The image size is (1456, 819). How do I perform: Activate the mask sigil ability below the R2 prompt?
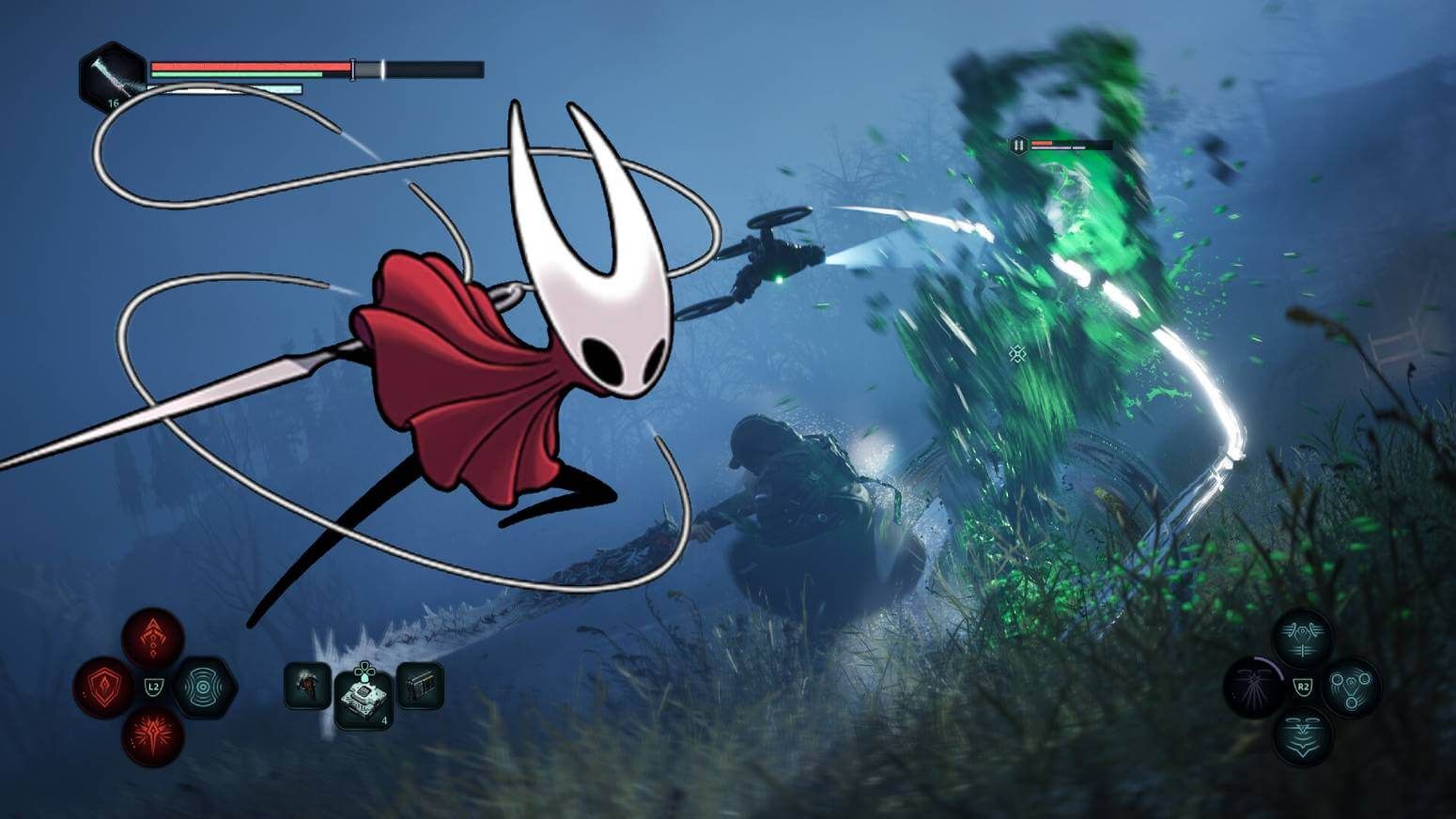(x=1302, y=736)
